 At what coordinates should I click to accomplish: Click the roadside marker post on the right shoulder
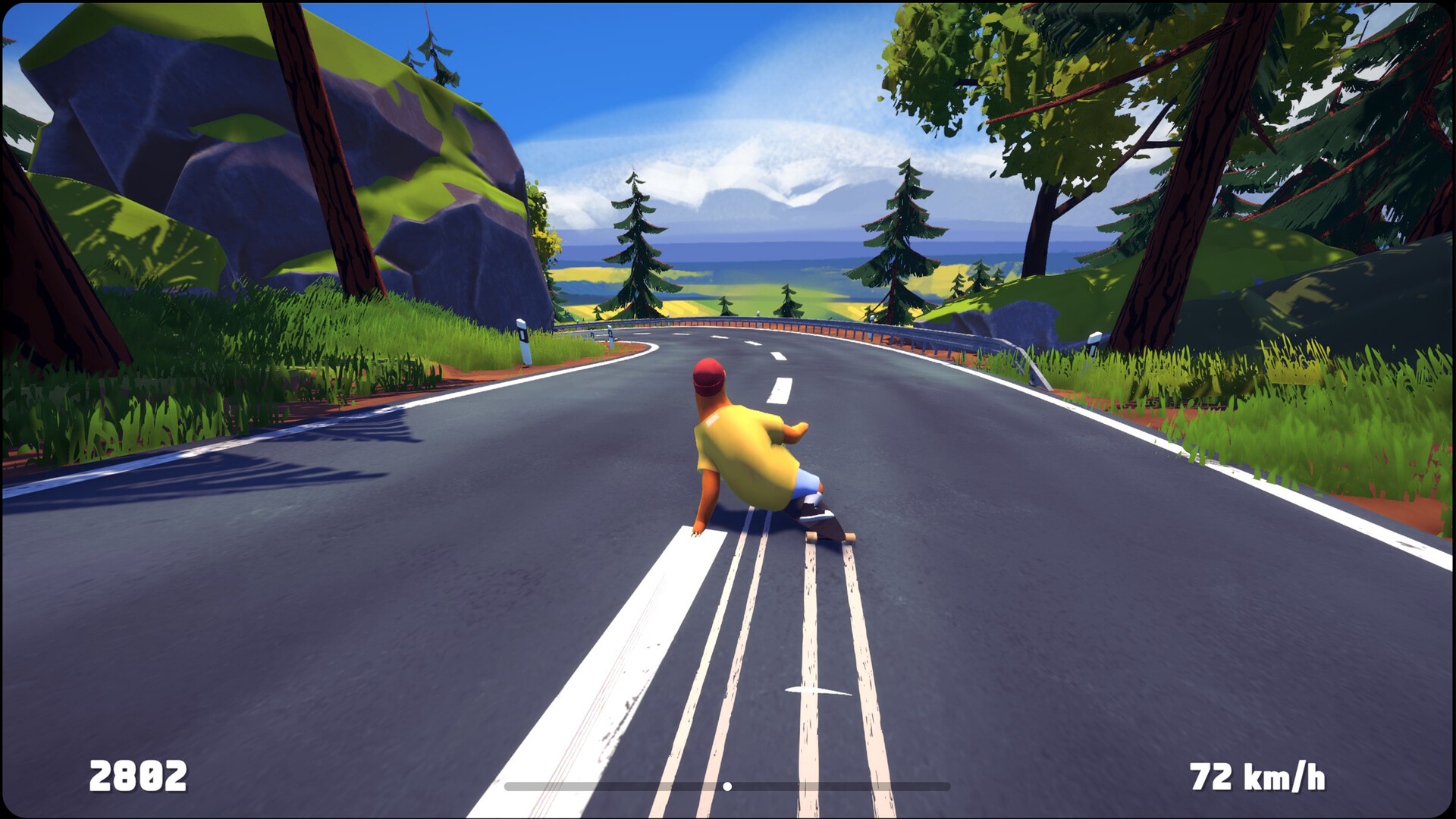1093,340
